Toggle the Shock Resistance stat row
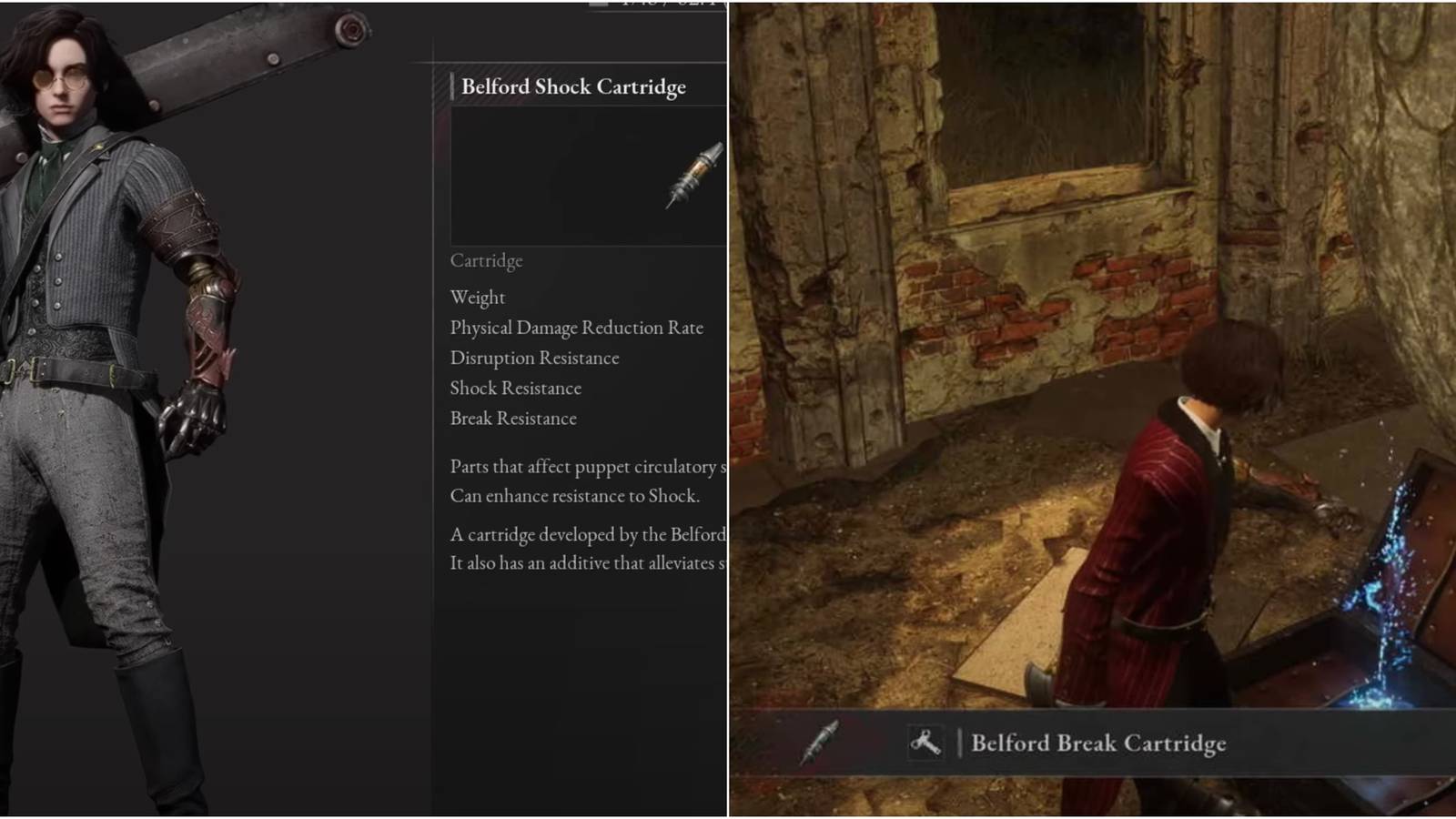 pyautogui.click(x=514, y=388)
